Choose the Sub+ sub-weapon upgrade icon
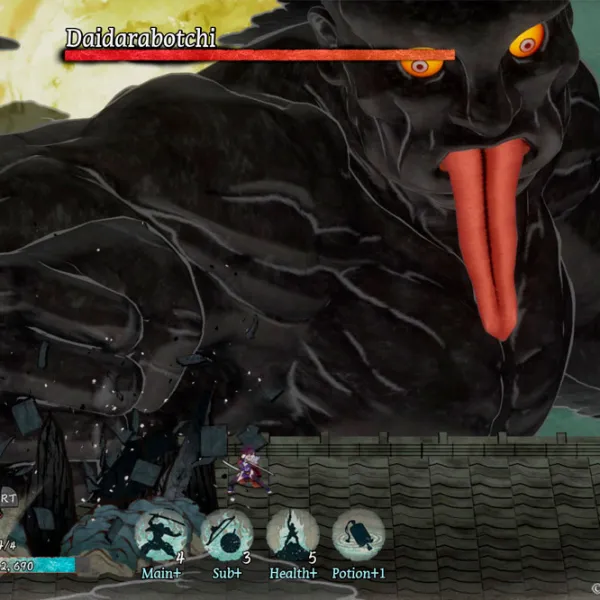The width and height of the screenshot is (600, 600). coord(226,537)
